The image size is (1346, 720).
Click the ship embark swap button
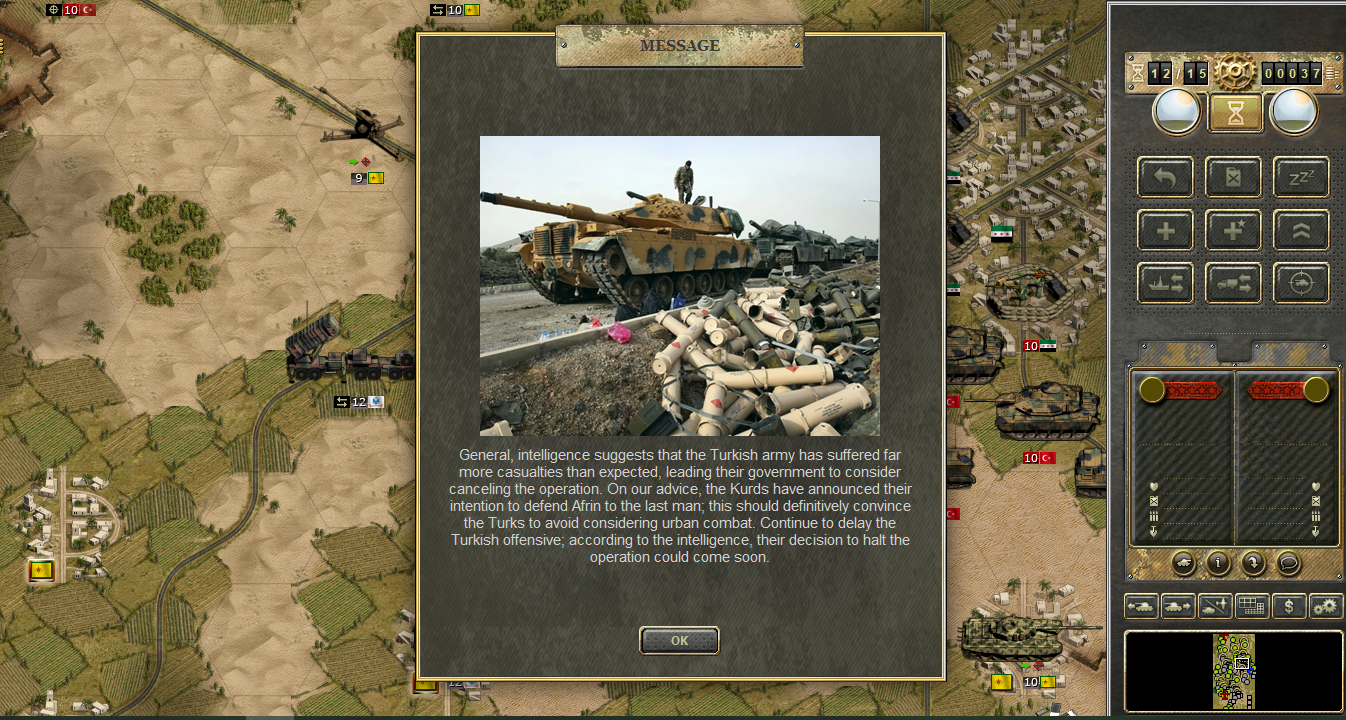point(1165,284)
